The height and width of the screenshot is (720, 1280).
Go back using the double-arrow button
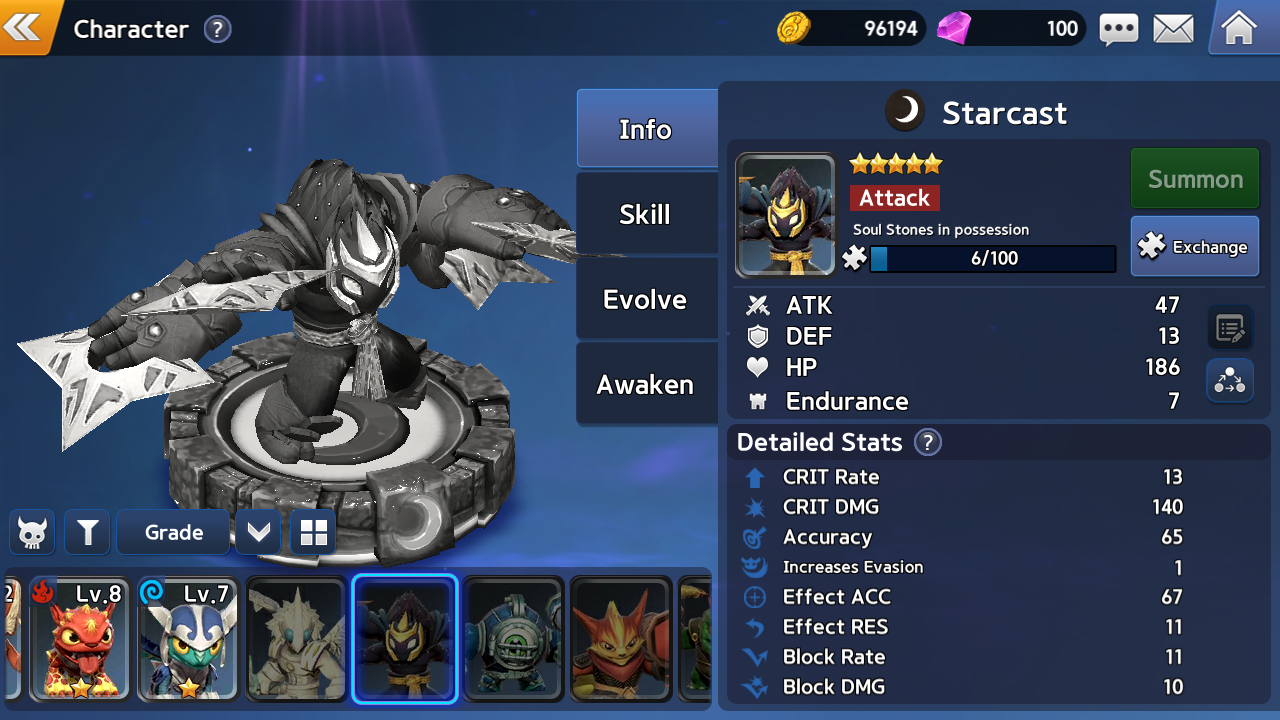[x=24, y=27]
